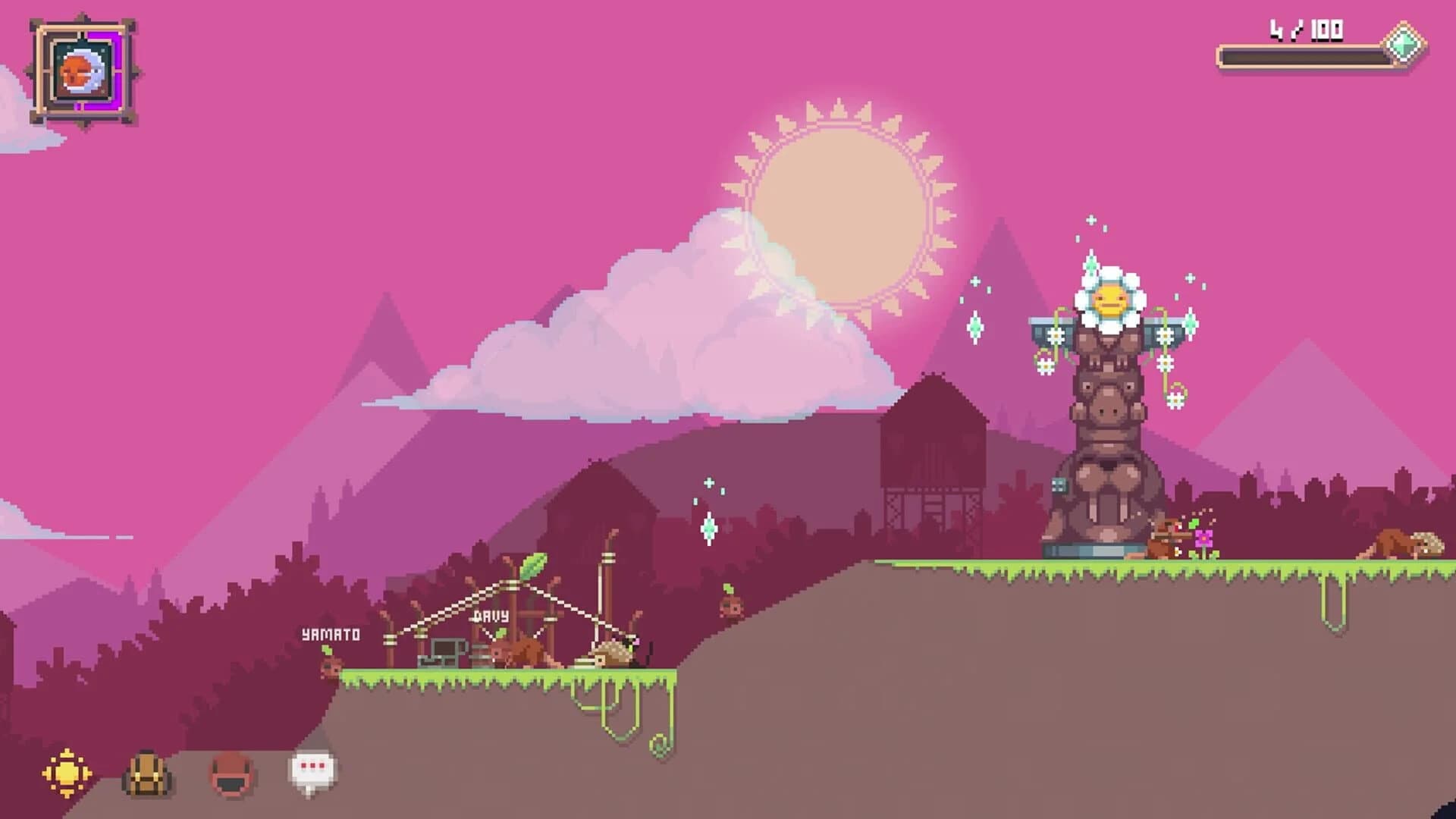Open the backpack inventory icon

tap(148, 773)
